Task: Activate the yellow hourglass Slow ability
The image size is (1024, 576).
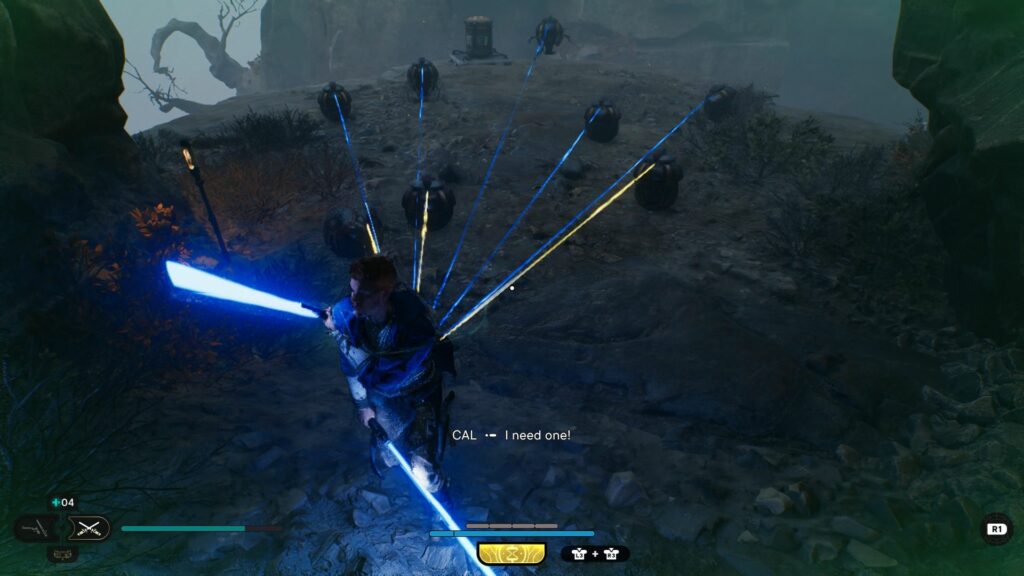Action: click(511, 553)
